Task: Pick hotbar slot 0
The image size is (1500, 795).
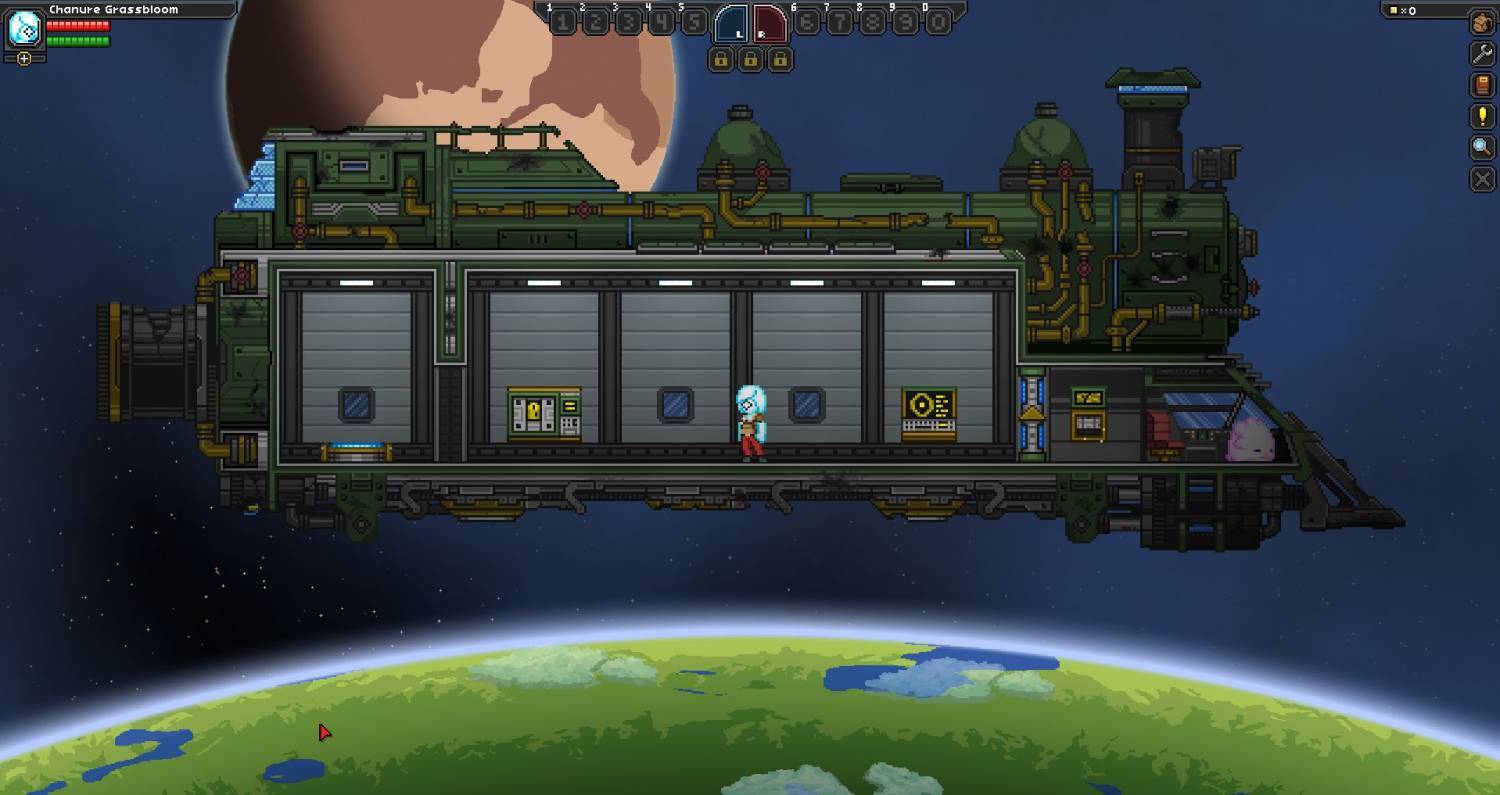Action: [937, 22]
